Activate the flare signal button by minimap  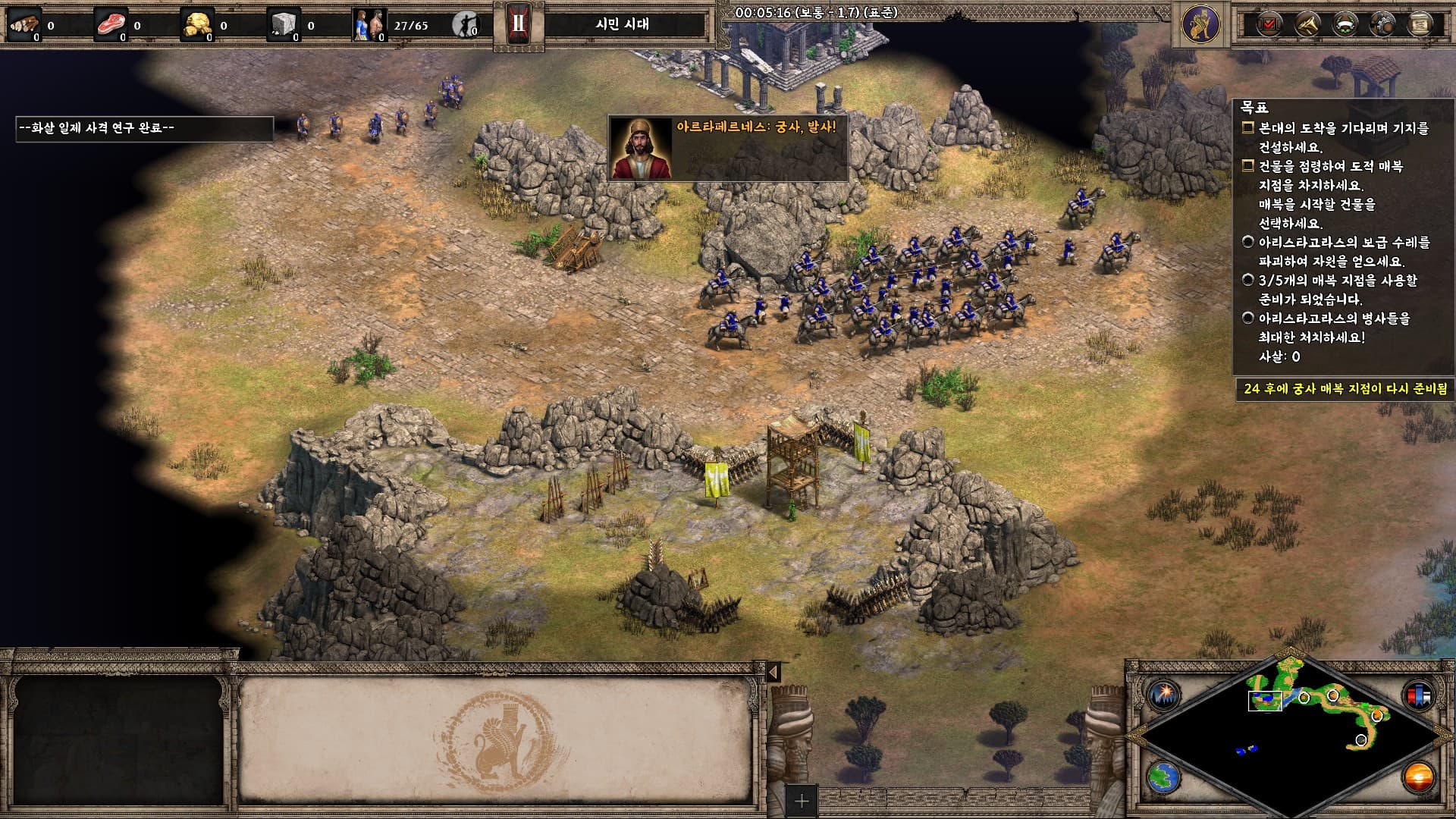pos(1162,695)
